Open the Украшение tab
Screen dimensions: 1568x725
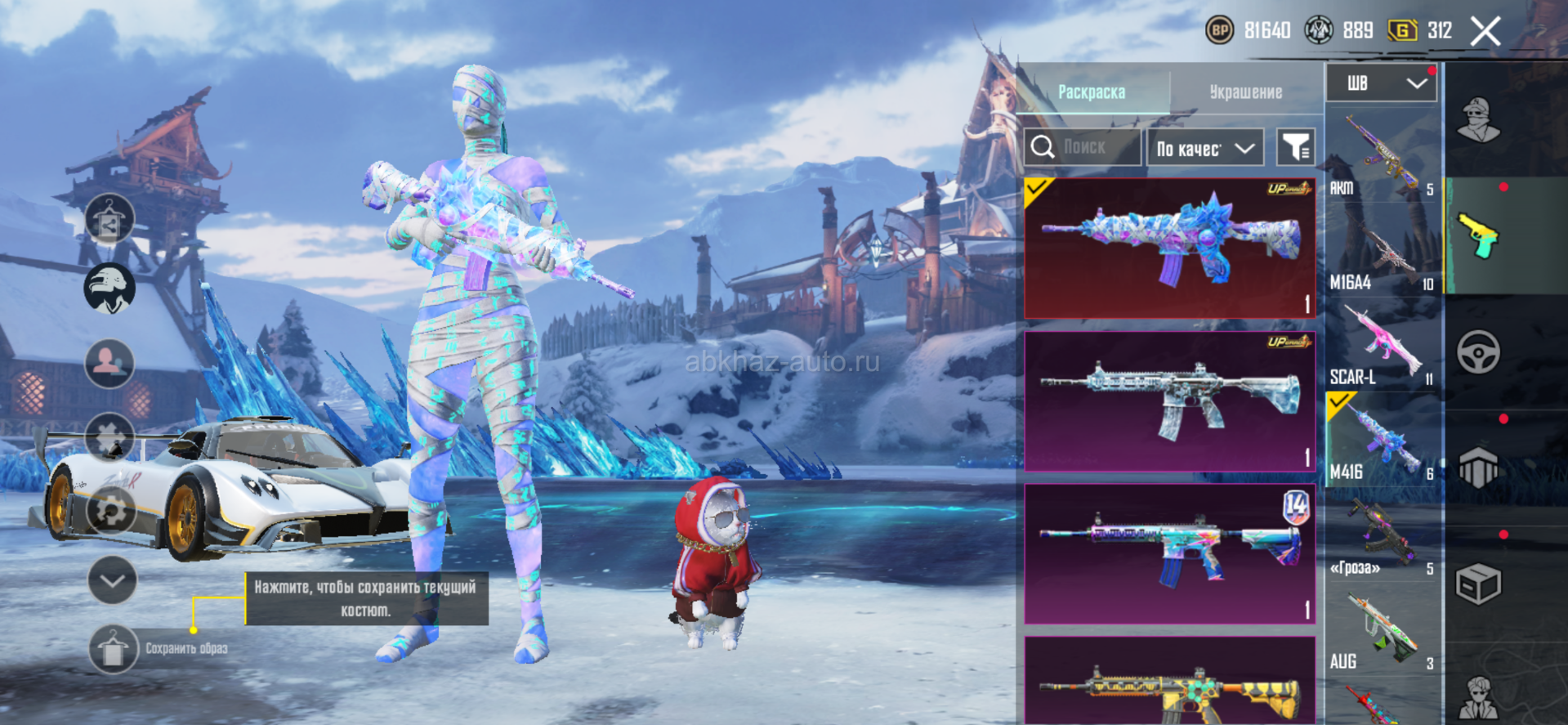(x=1245, y=92)
